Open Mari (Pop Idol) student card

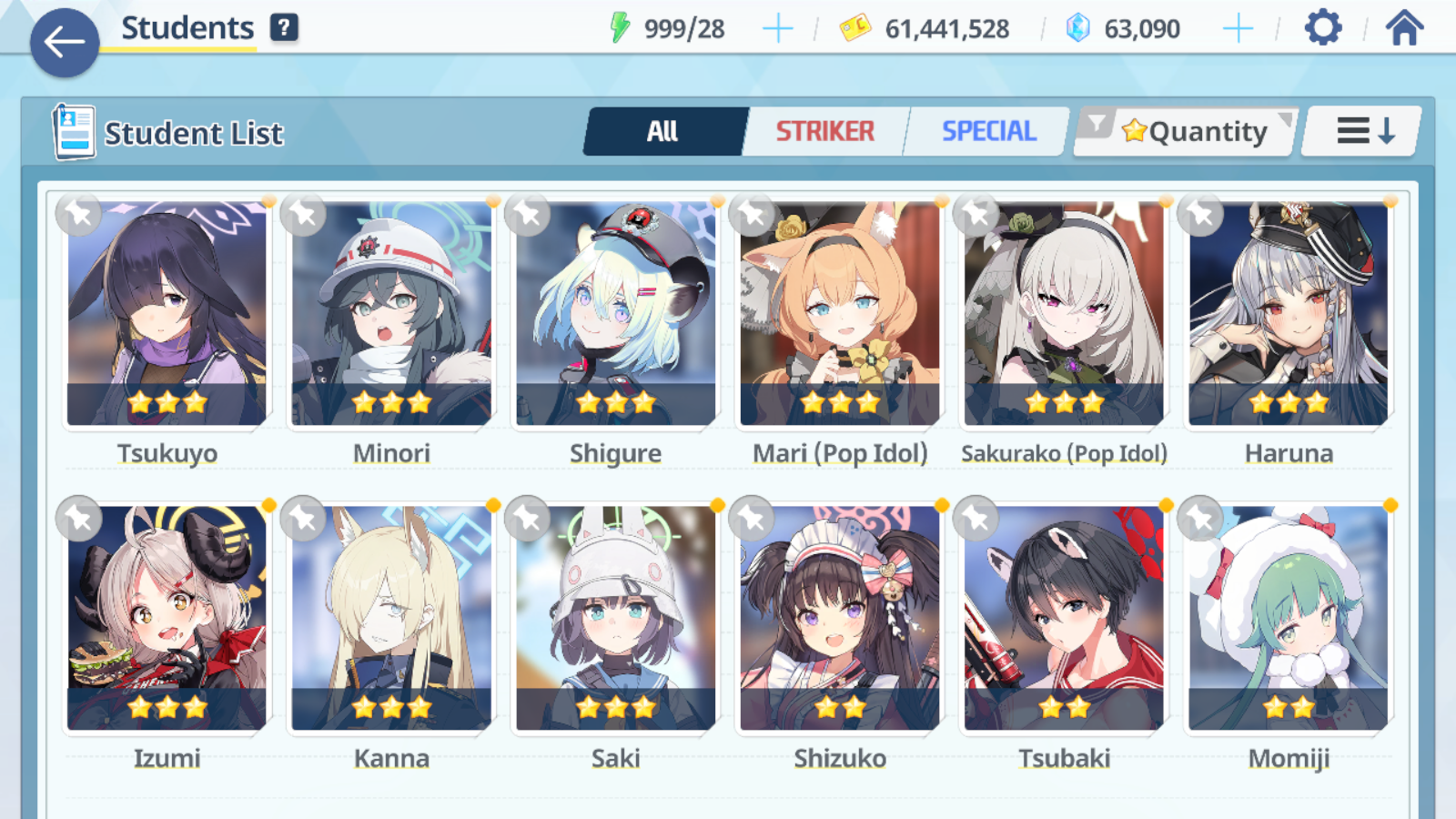pos(840,314)
